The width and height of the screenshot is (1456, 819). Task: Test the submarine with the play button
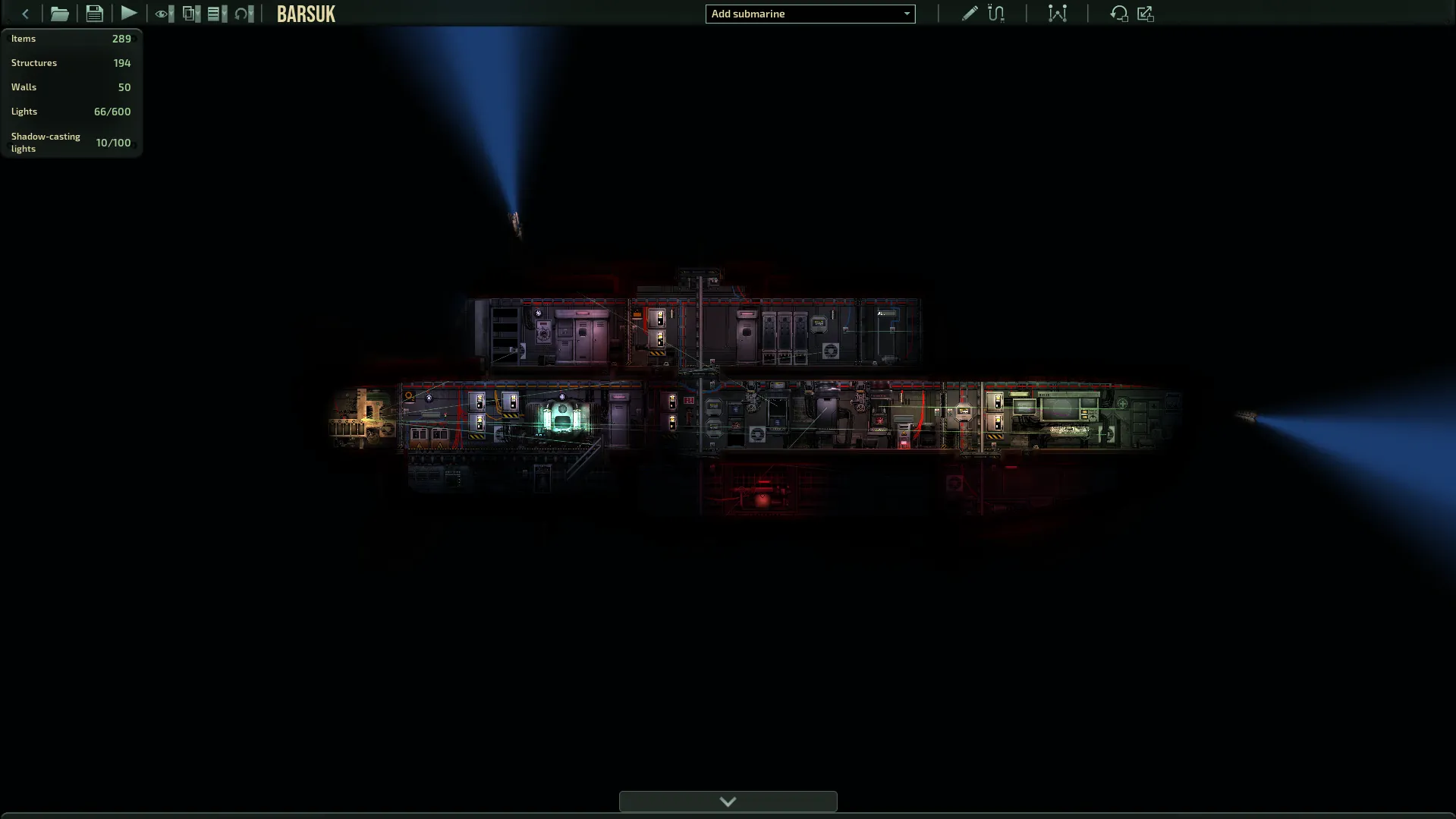129,14
